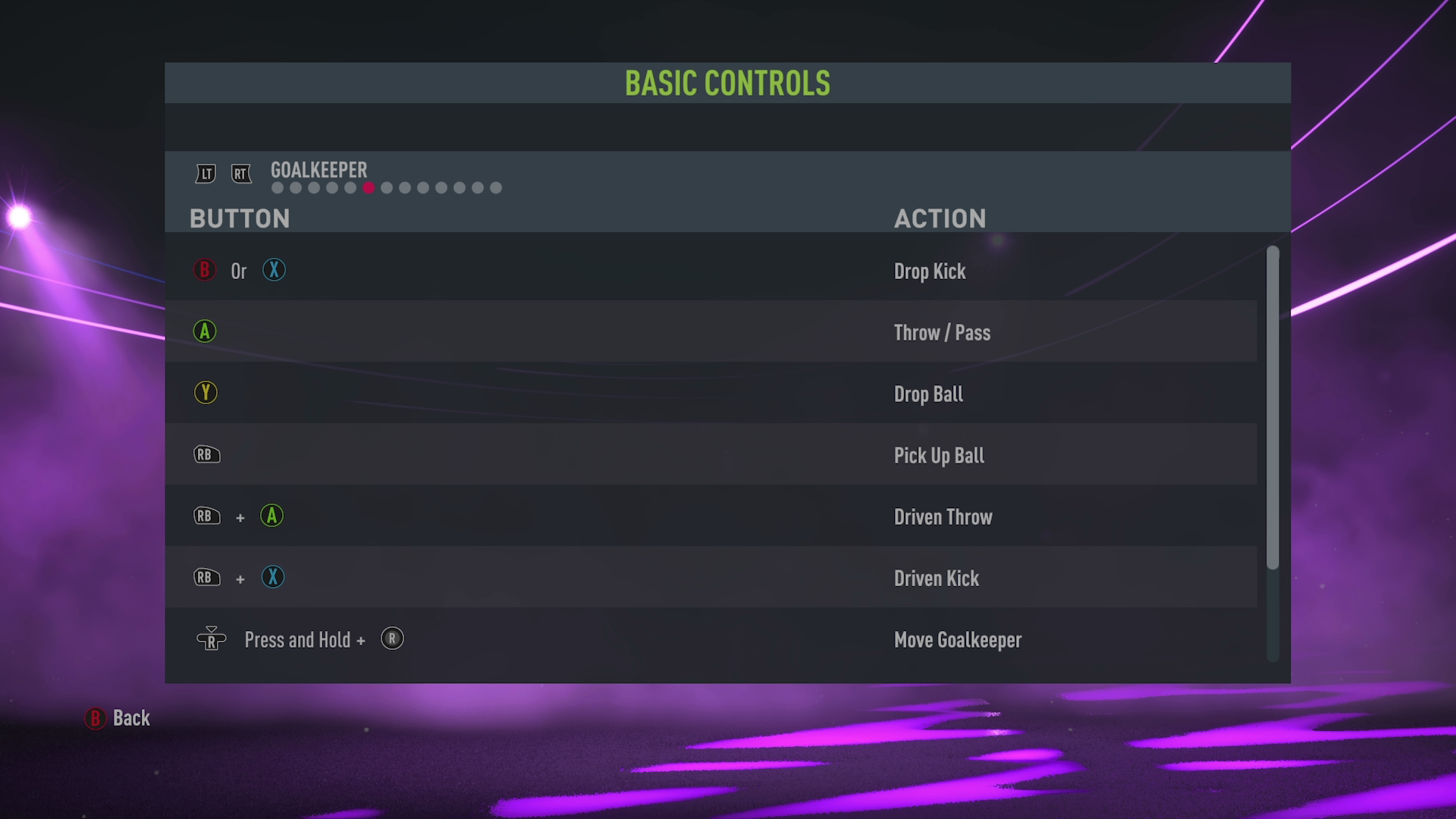Click the LT trigger icon
The image size is (1456, 819).
coord(205,174)
